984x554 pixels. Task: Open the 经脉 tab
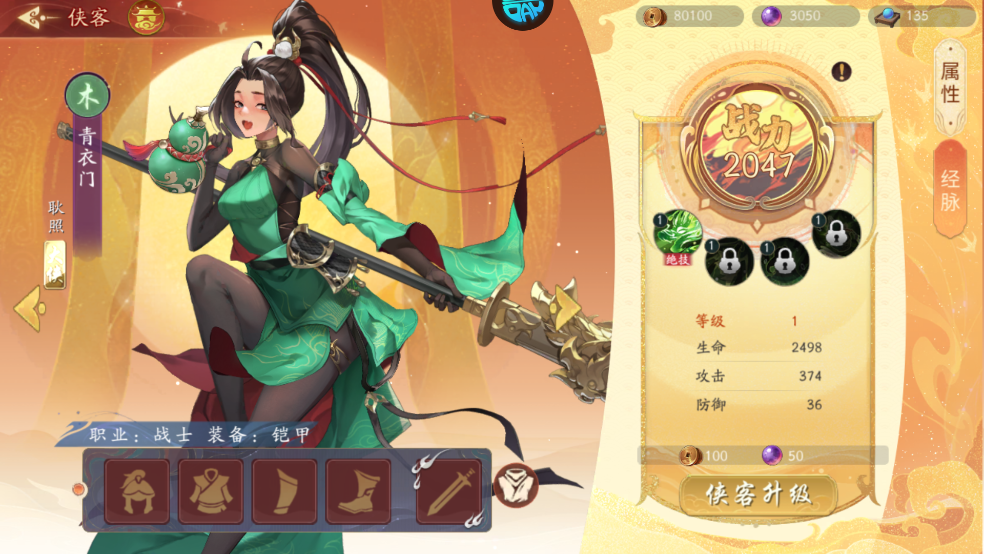click(950, 190)
